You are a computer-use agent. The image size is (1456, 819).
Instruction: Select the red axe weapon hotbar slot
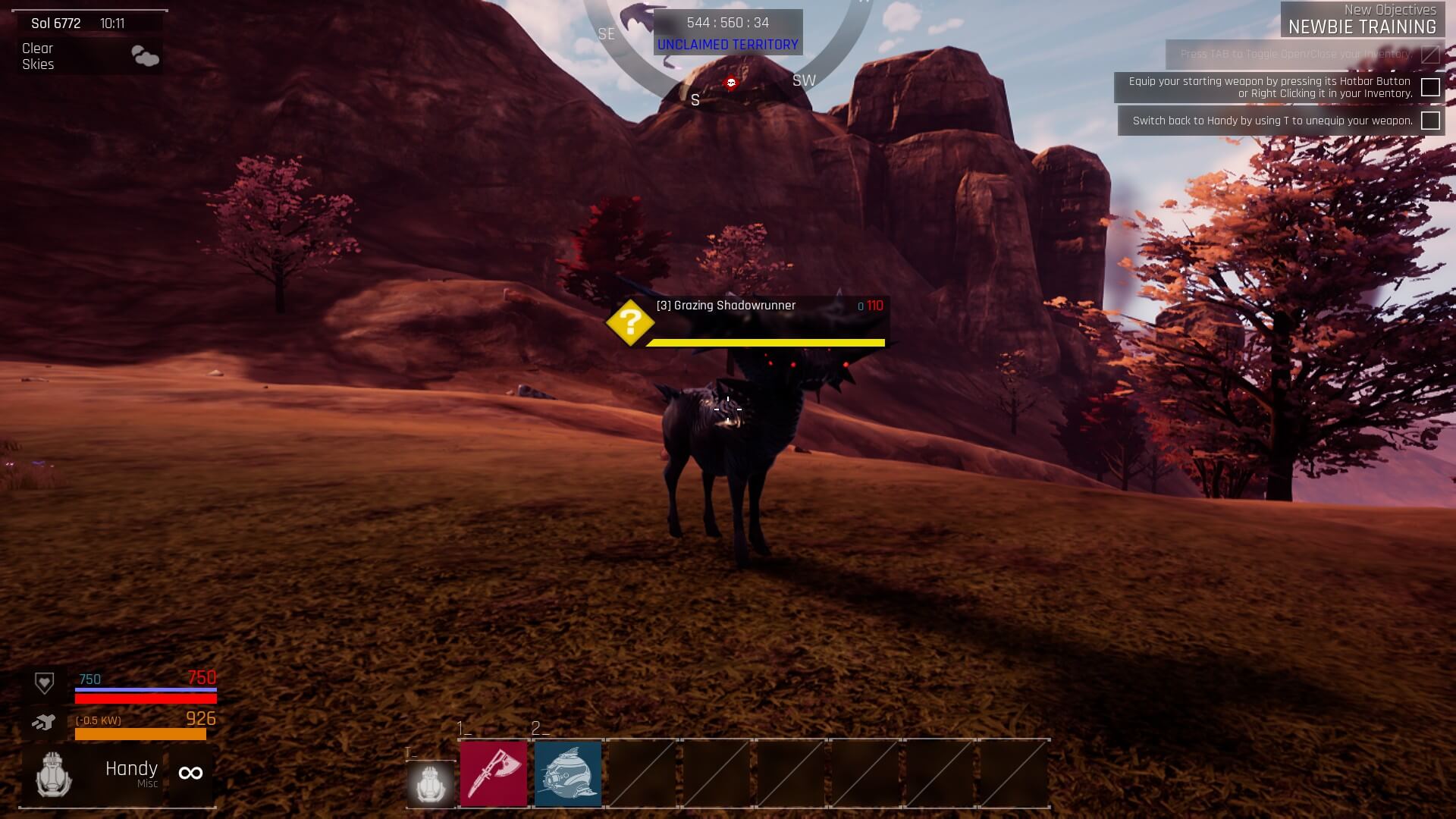pos(494,773)
